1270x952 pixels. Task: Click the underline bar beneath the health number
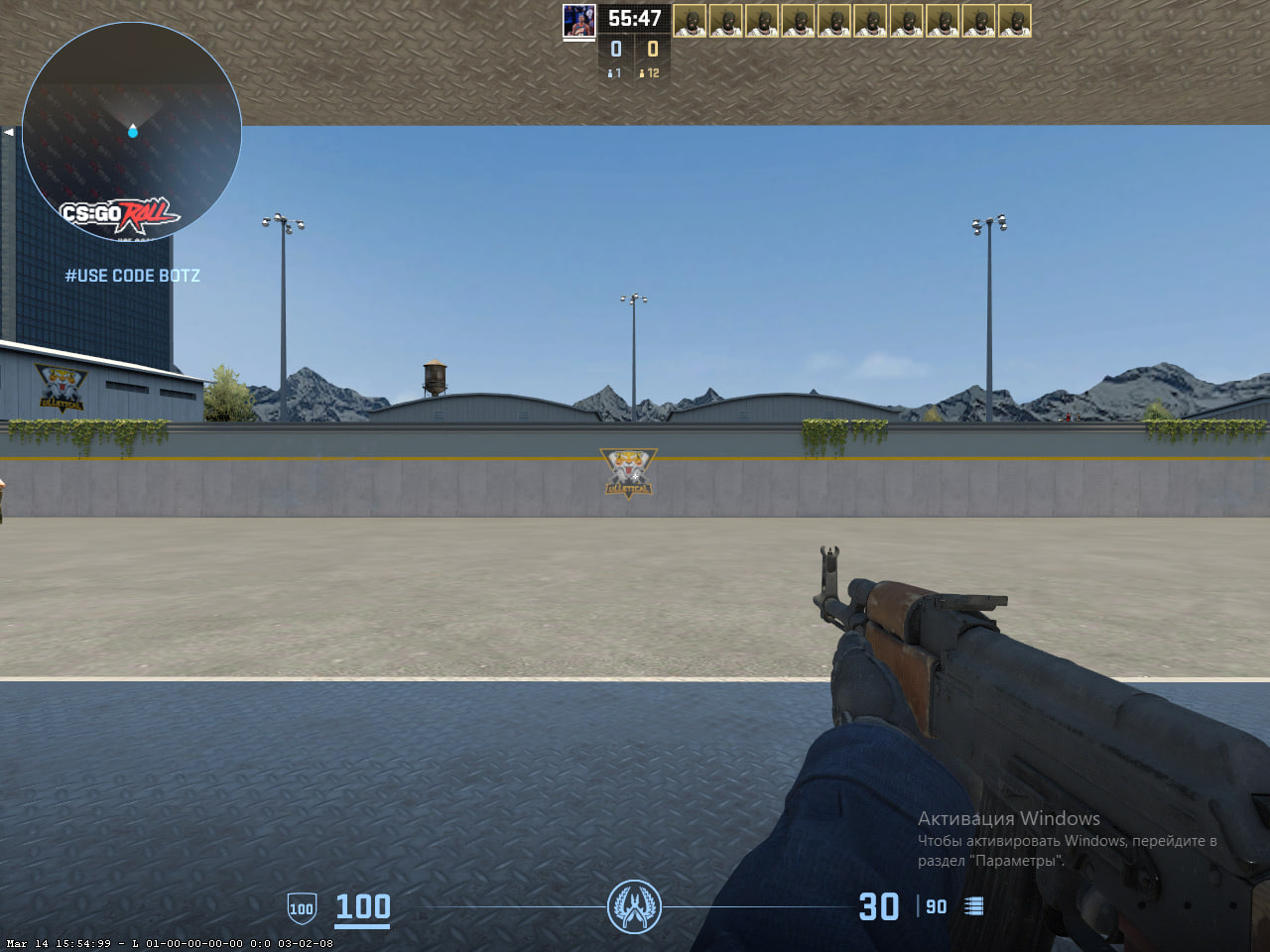coord(362,925)
